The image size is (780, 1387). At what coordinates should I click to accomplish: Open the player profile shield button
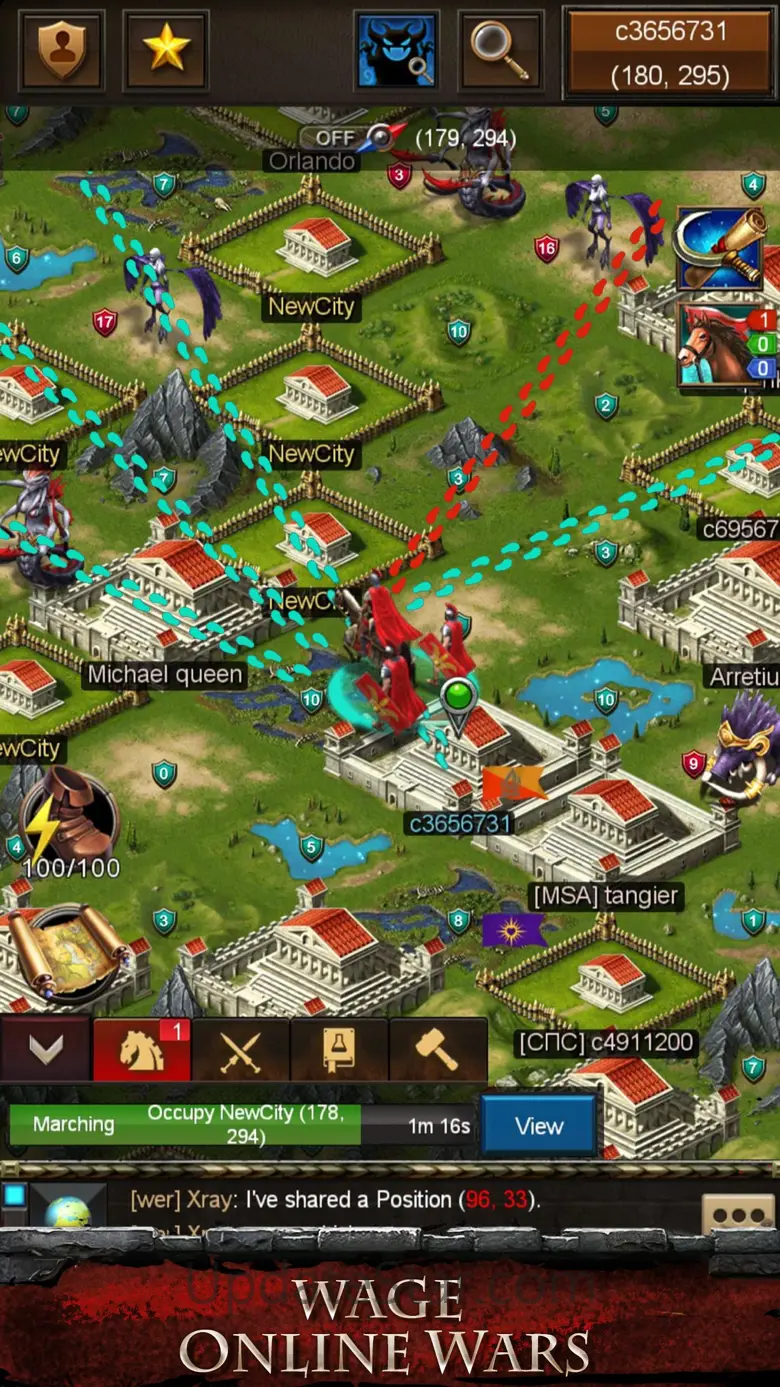tap(63, 49)
